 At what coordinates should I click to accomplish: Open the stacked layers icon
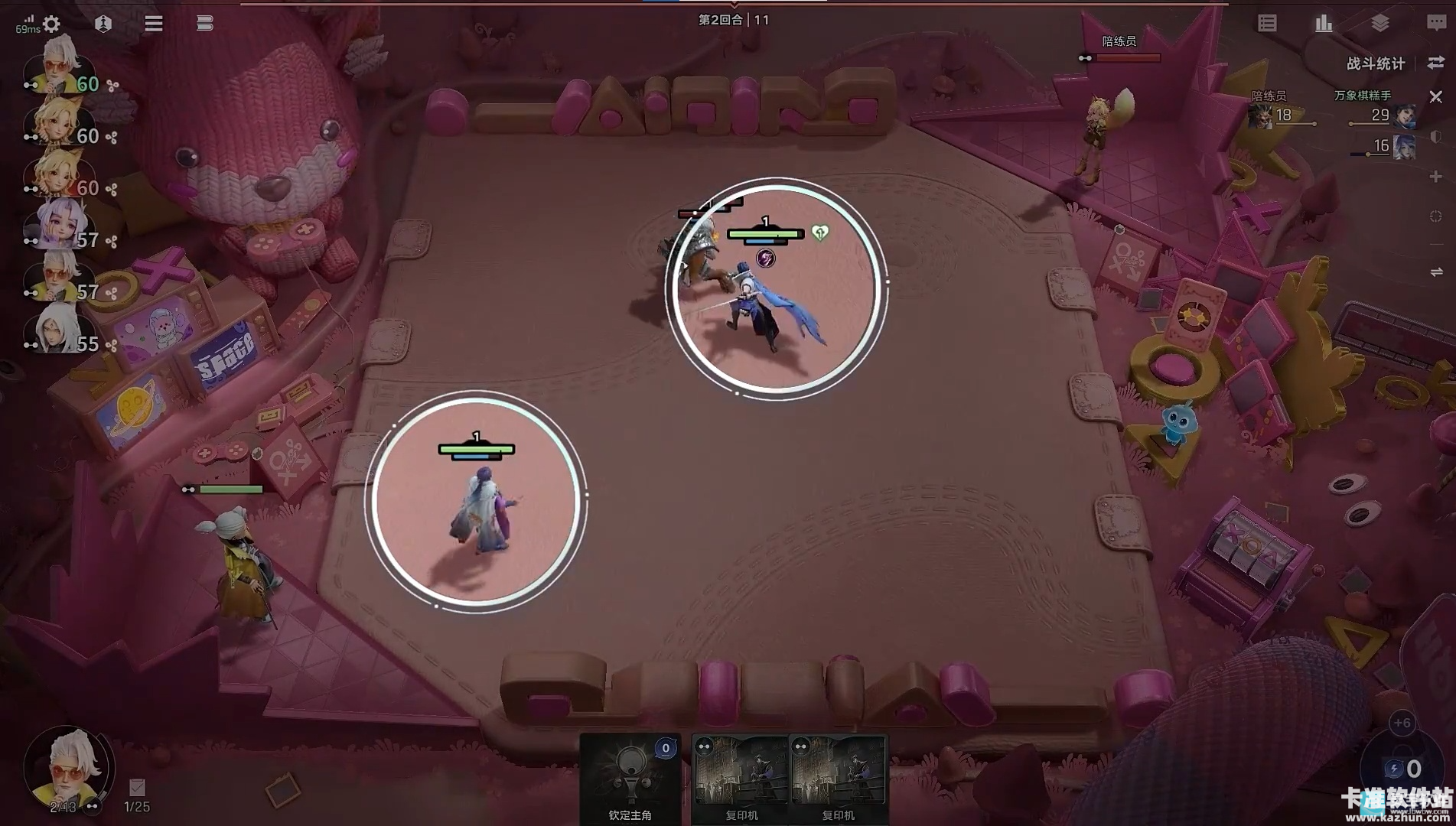point(1379,24)
